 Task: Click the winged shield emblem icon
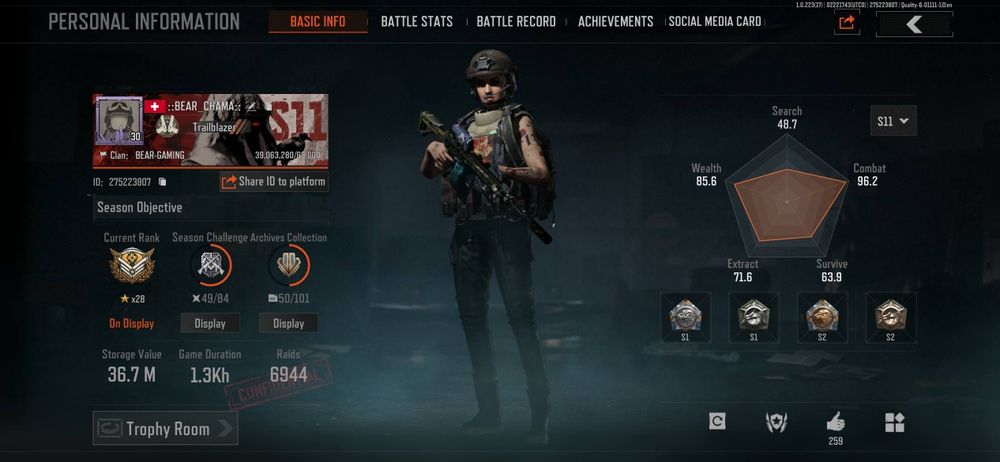(776, 422)
